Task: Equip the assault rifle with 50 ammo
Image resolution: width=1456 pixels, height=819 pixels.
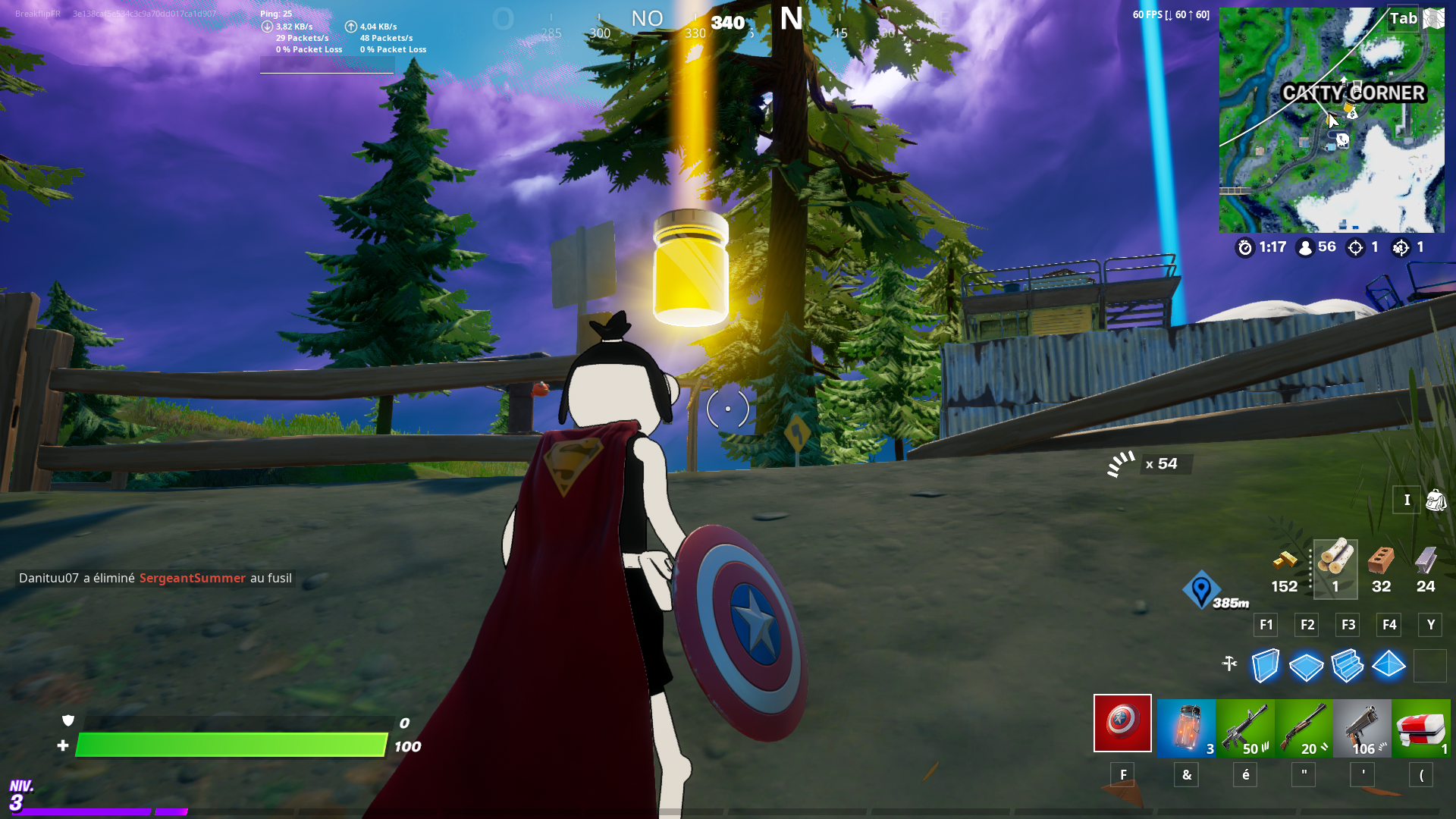Action: (1245, 728)
